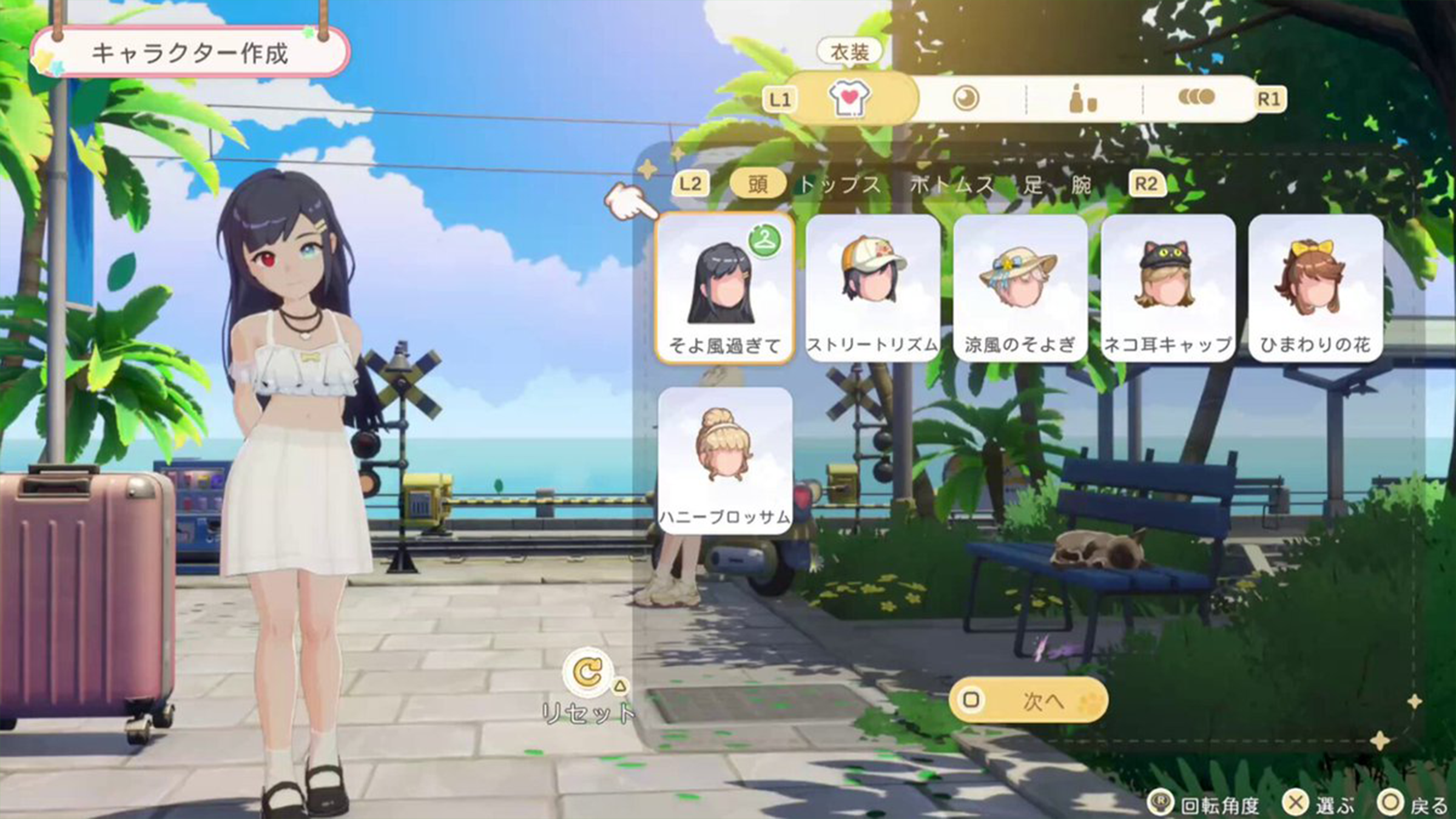Switch to the outfit shirt-icon tab
The image size is (1456, 819).
pos(849,99)
